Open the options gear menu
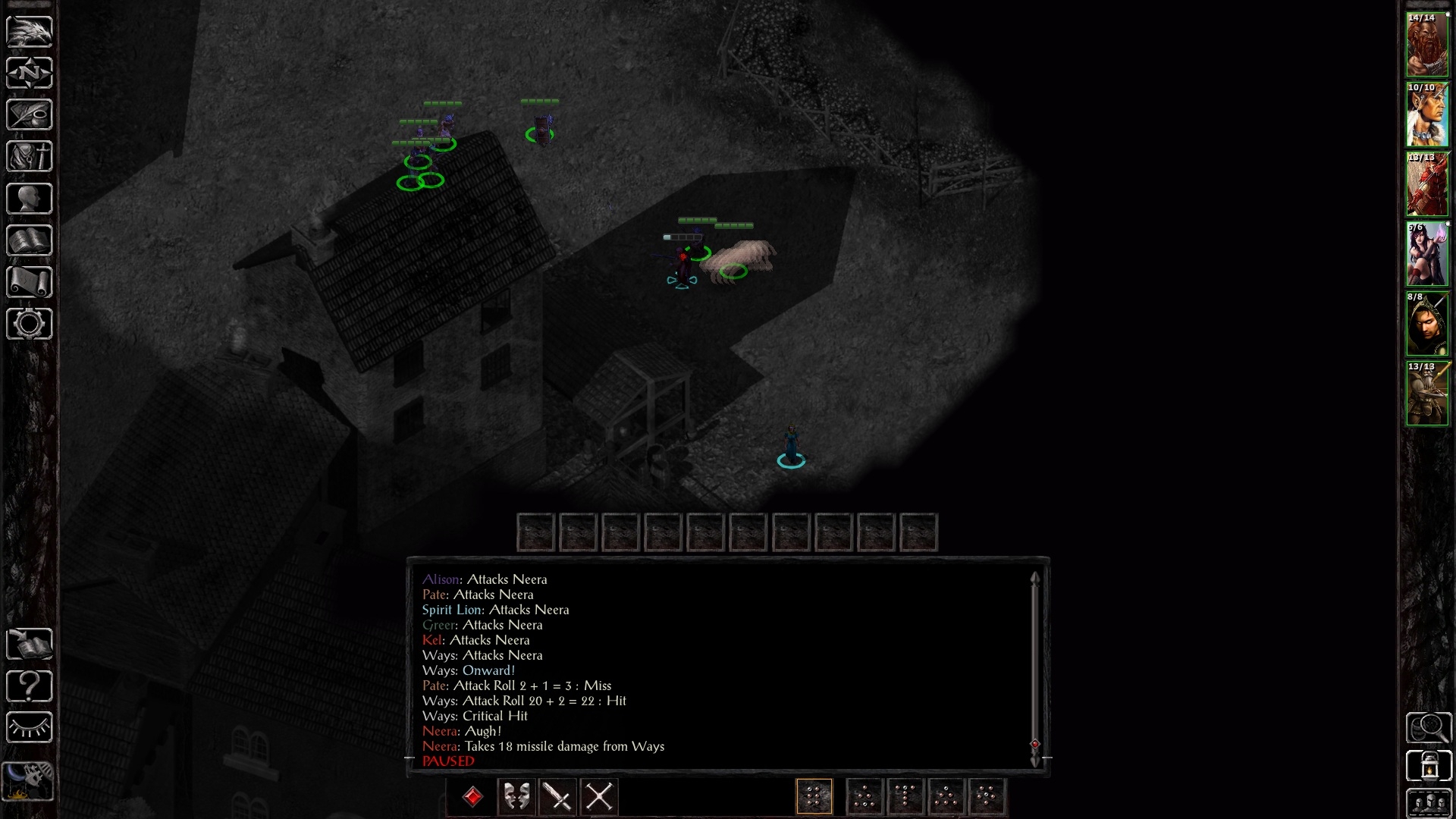This screenshot has width=1456, height=819. [29, 325]
